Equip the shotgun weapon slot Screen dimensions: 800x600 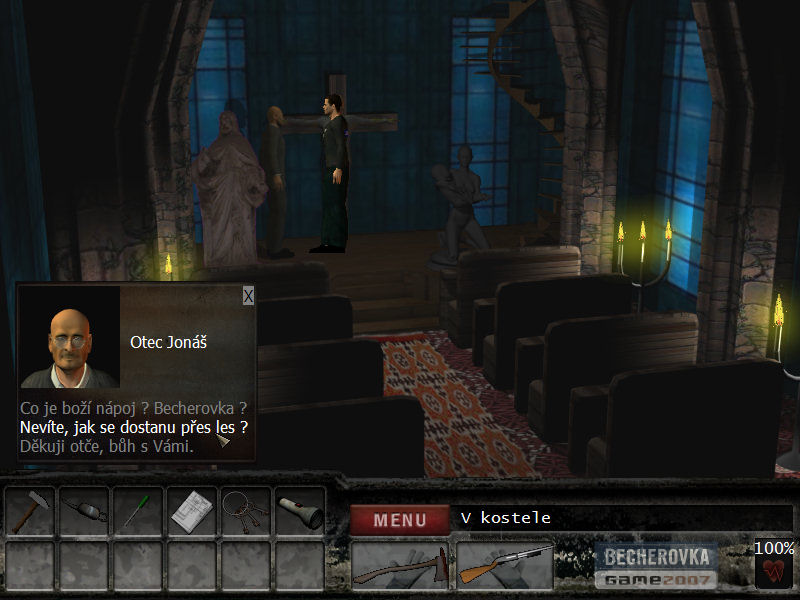pos(504,566)
